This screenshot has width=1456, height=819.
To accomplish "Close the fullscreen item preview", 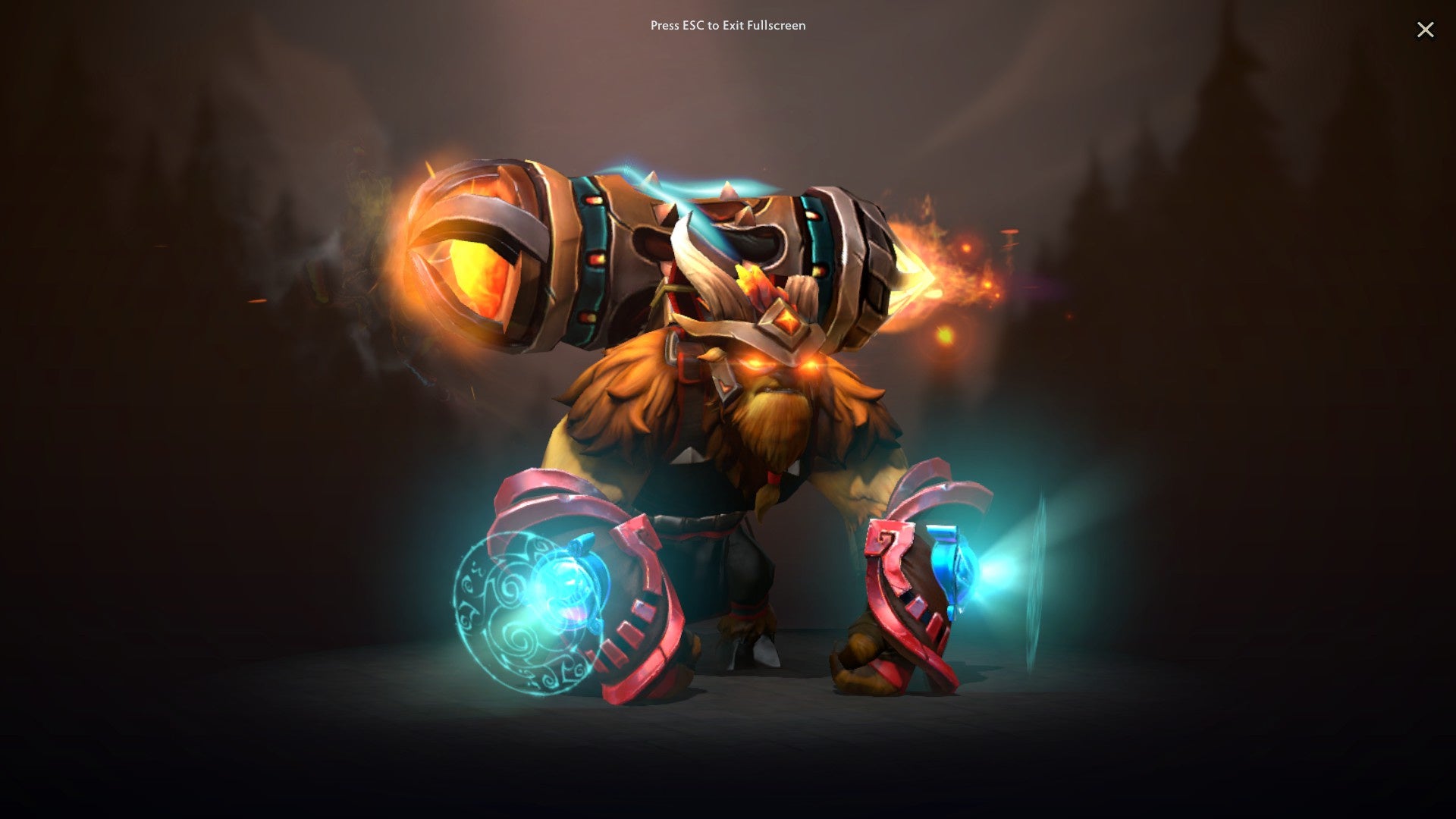I will [x=1426, y=30].
